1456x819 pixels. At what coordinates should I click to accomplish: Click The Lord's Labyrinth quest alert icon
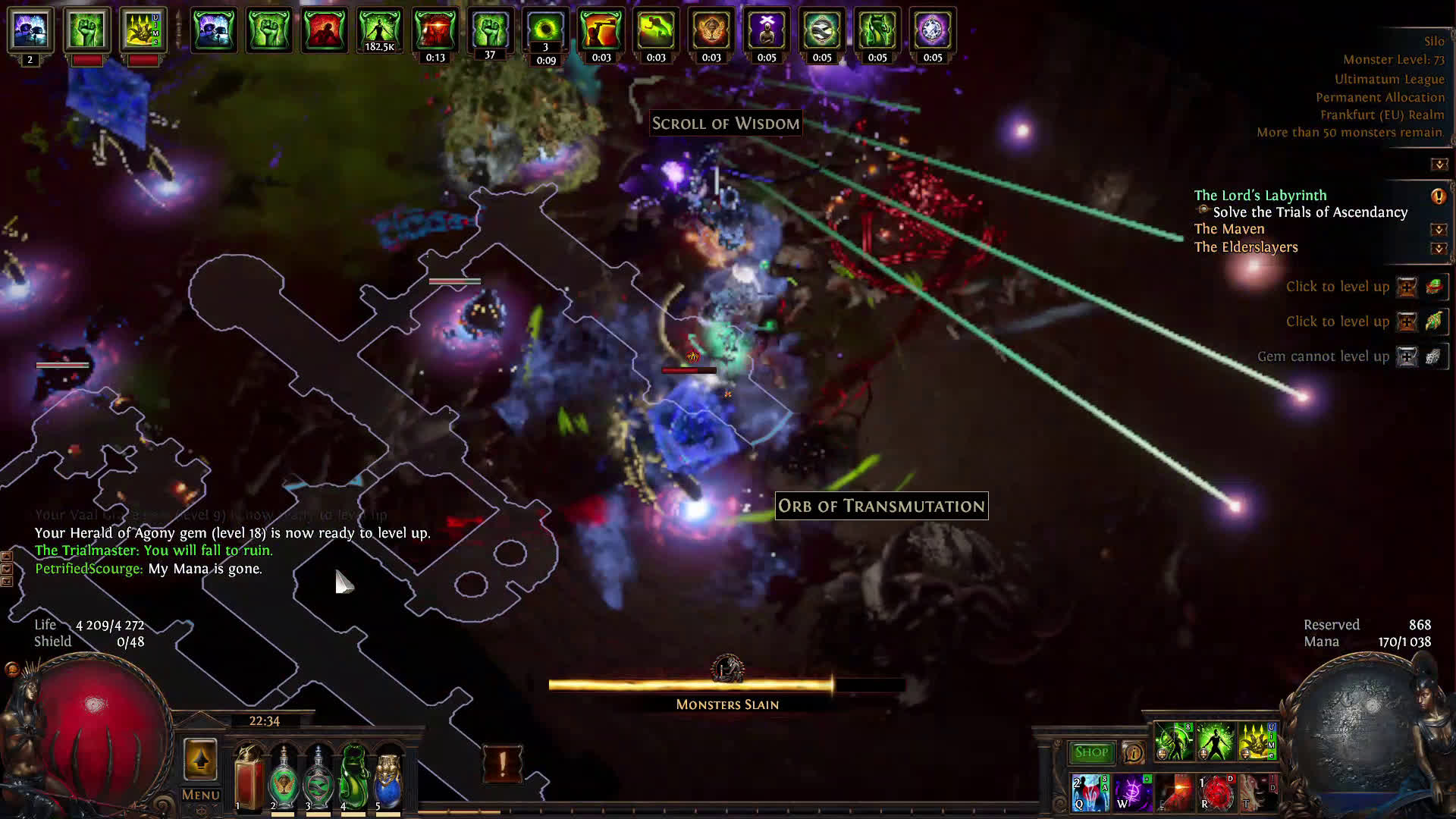(1438, 196)
